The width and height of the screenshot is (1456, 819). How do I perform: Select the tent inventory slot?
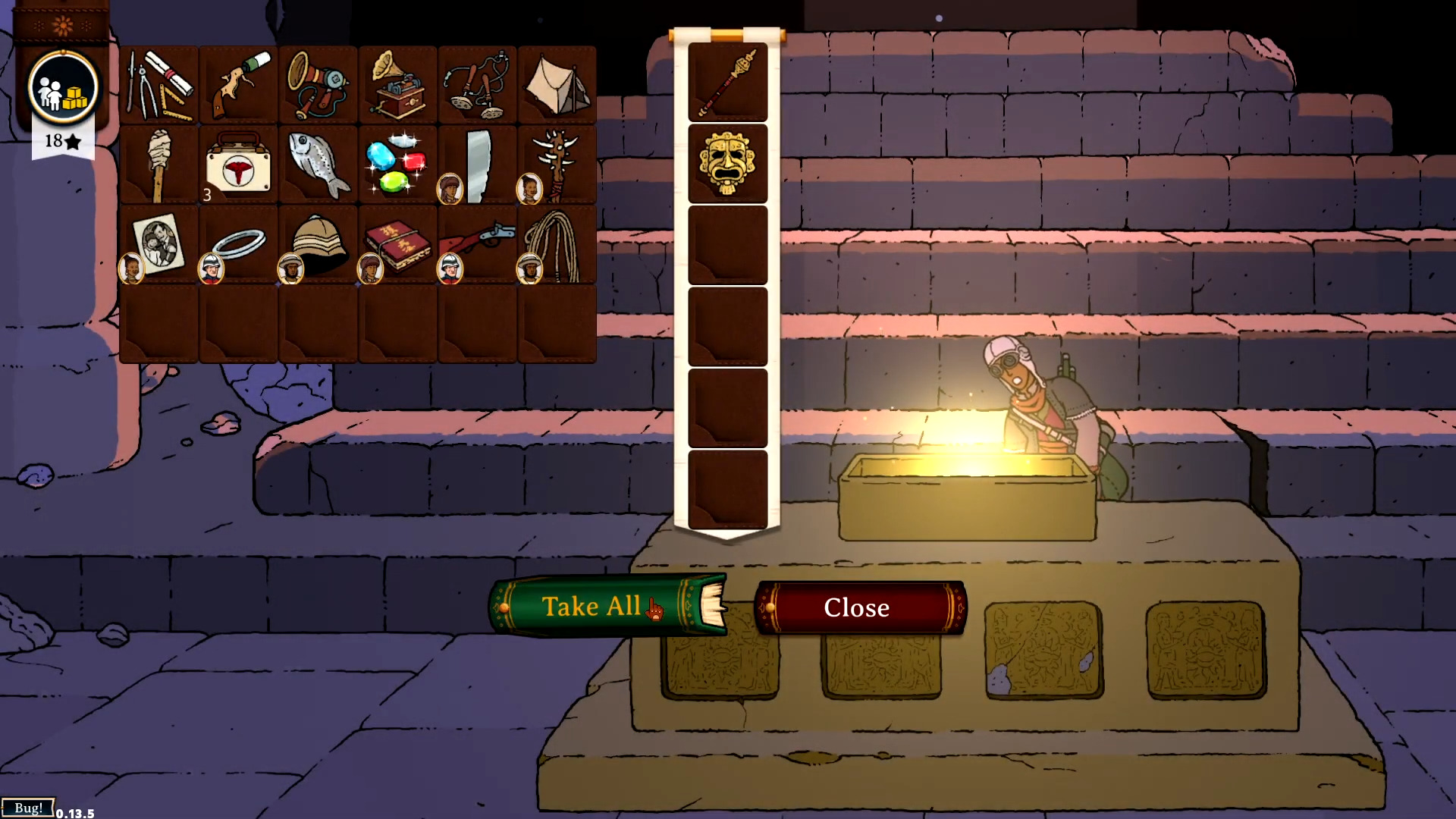click(557, 85)
